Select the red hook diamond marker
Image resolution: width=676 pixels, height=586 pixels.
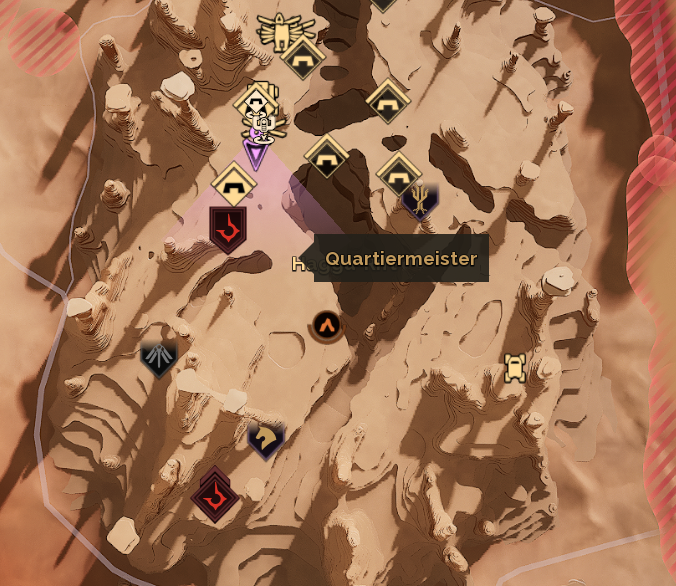214,494
